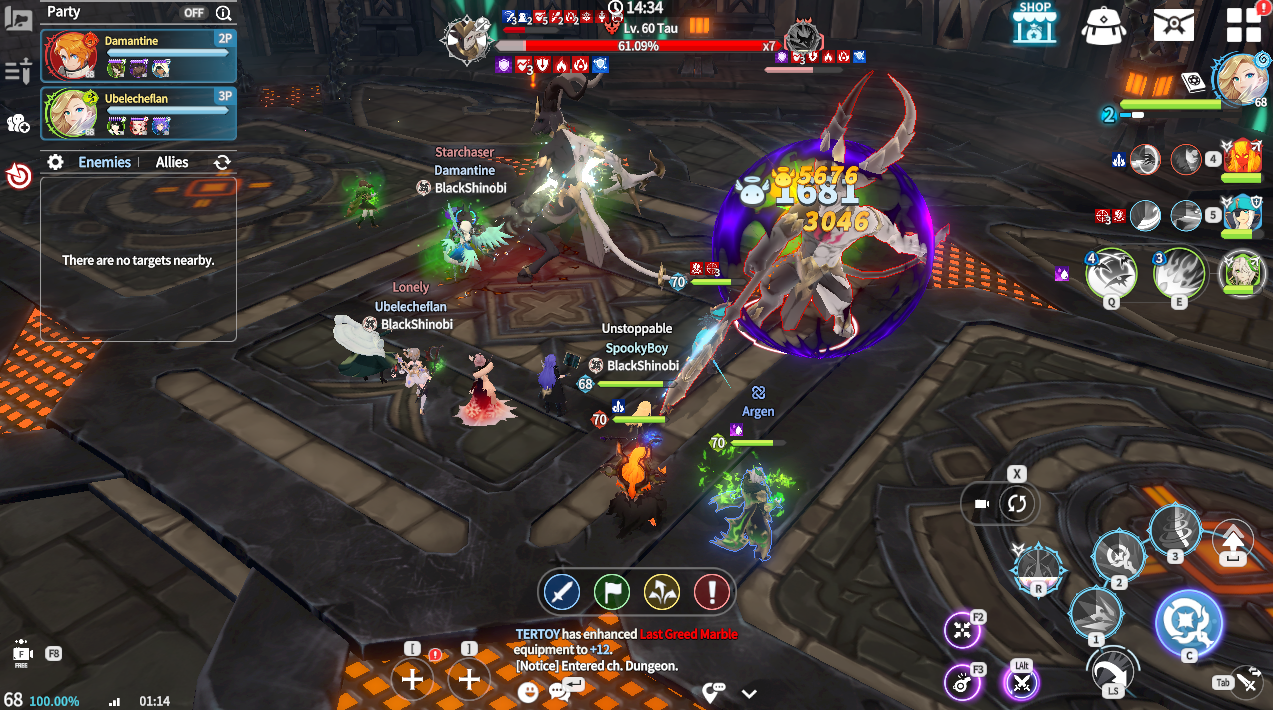Viewport: 1273px width, 710px height.
Task: Send the sword attack quick chat
Action: coord(562,592)
